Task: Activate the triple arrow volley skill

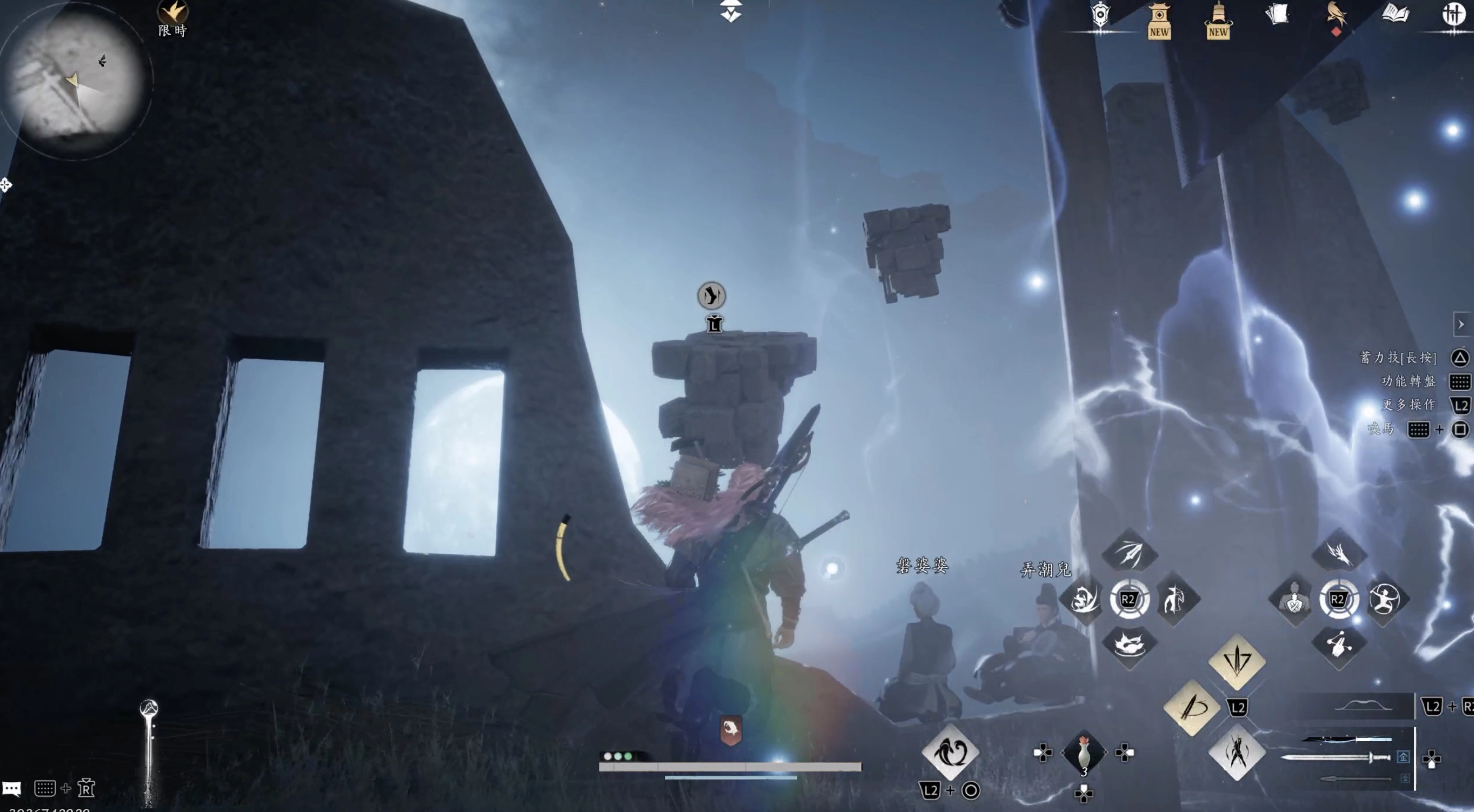Action: 1129,552
